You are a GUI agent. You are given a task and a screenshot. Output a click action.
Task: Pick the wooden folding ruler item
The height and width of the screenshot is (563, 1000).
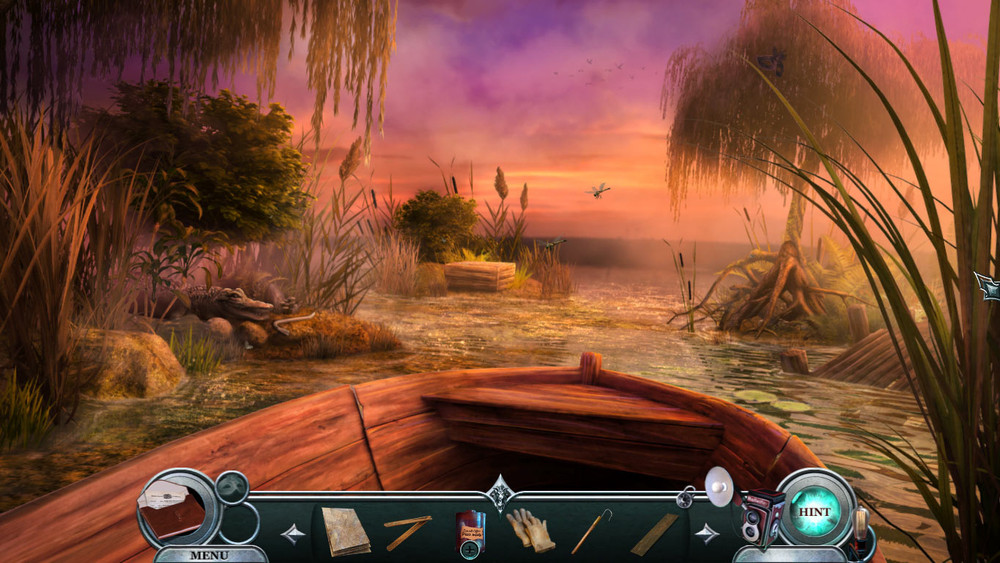click(407, 530)
